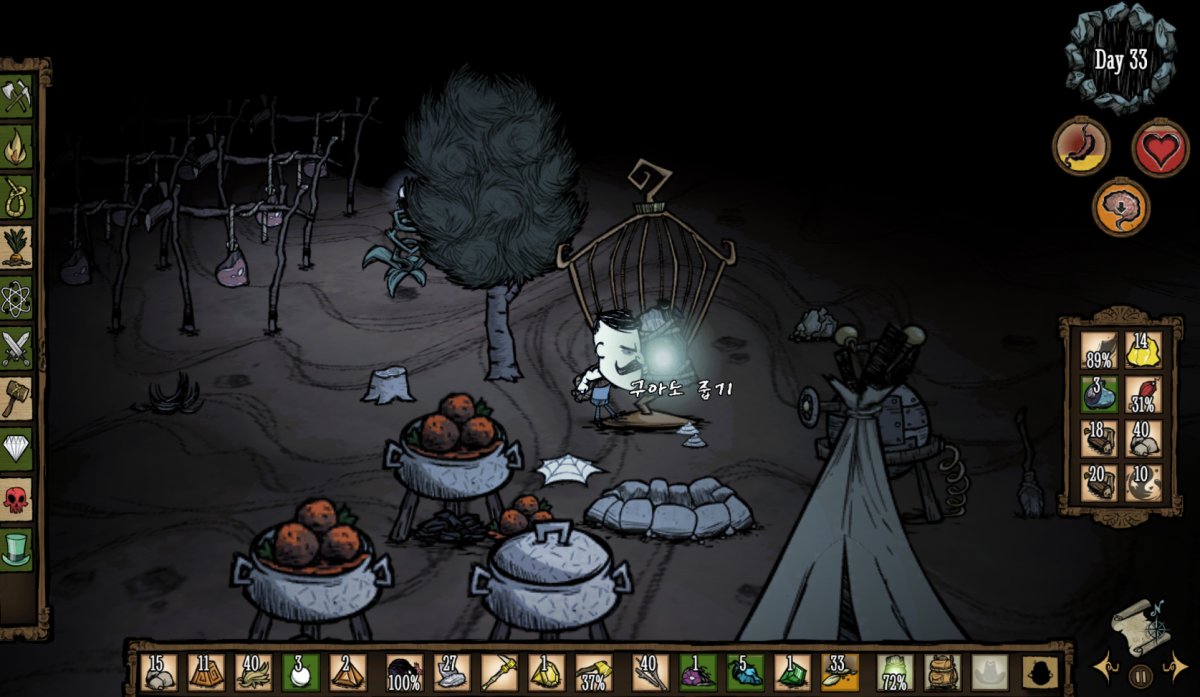
Task: Open the Food farming crafting tab
Action: pos(17,247)
